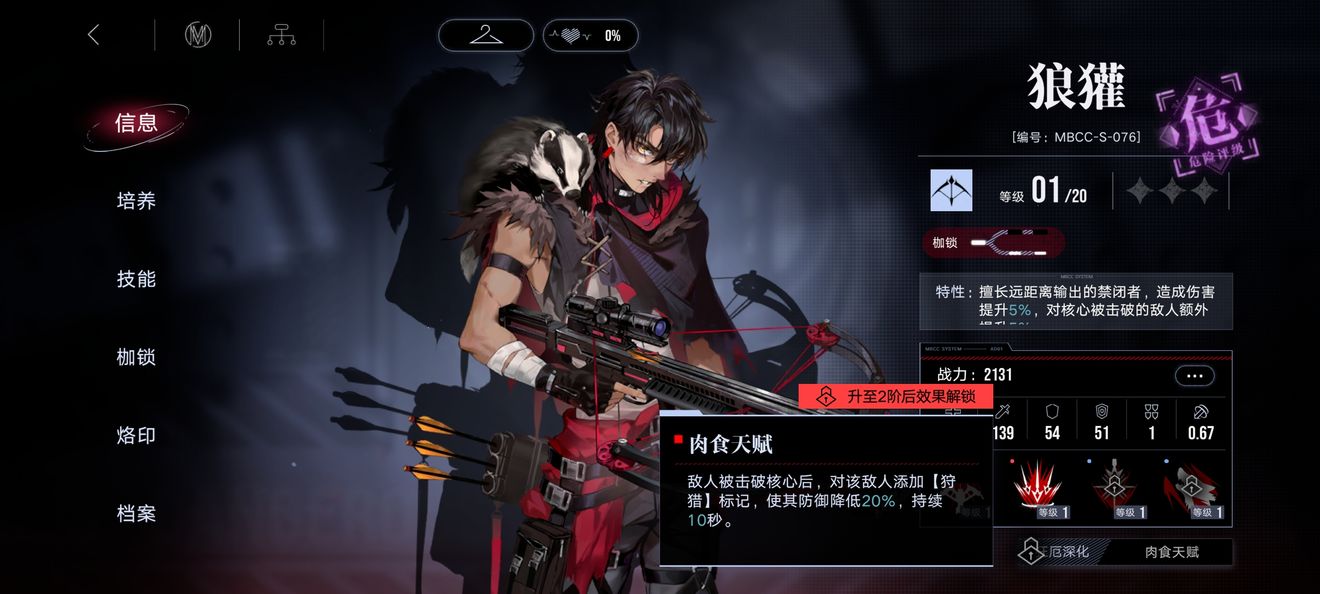Open the heart compliance 0% button

pos(590,35)
